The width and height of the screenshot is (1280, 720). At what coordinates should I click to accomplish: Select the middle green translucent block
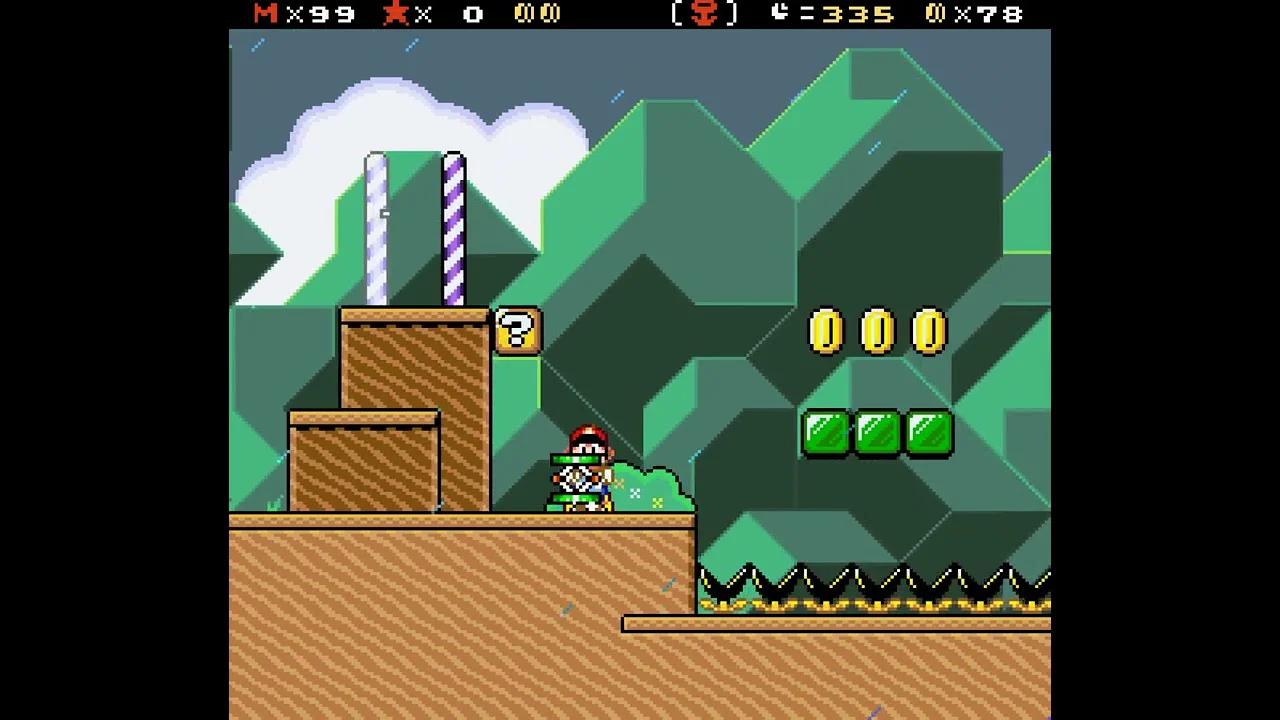point(876,433)
